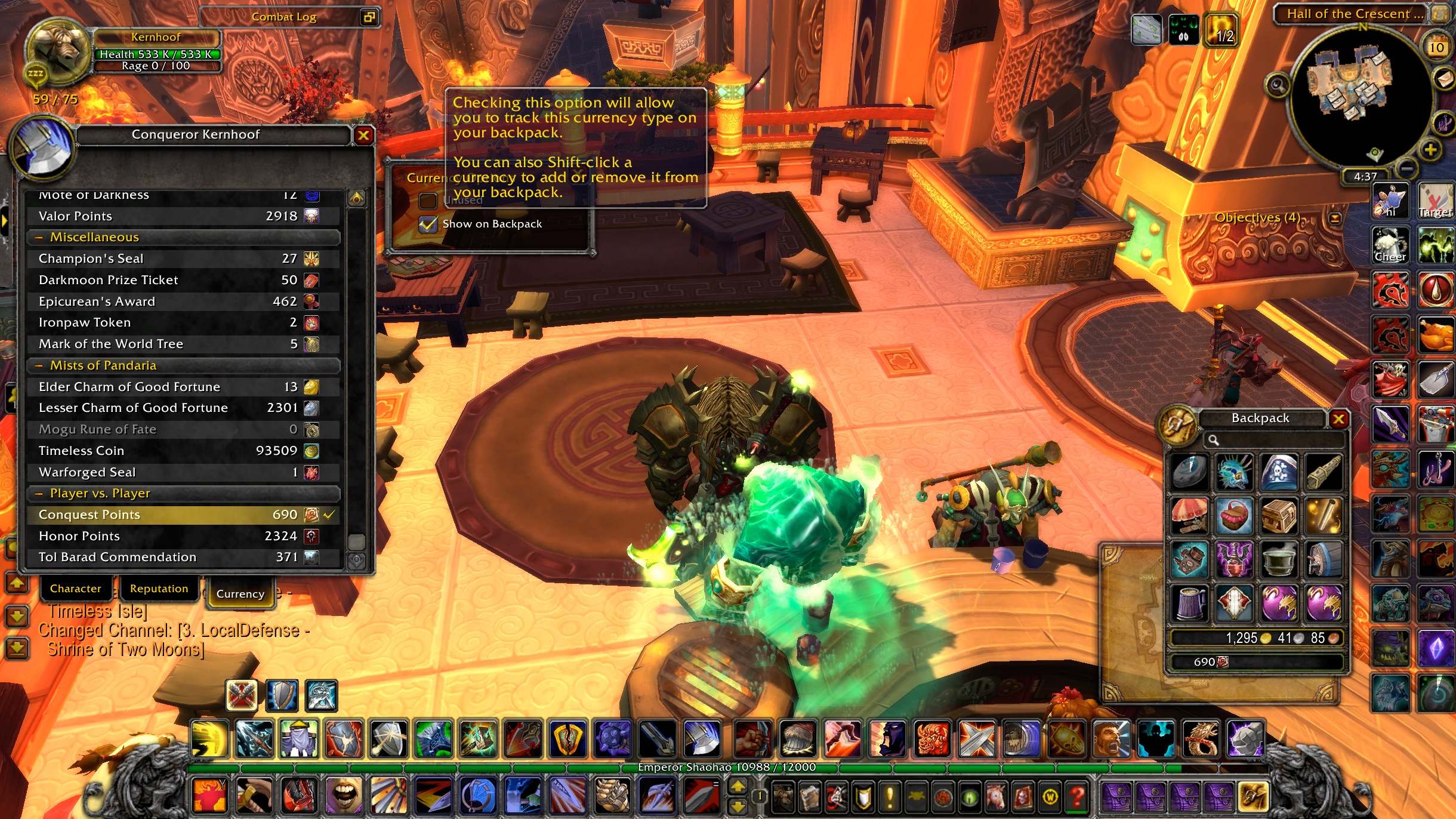This screenshot has height=819, width=1456.
Task: Open the Reputation tab
Action: [159, 589]
